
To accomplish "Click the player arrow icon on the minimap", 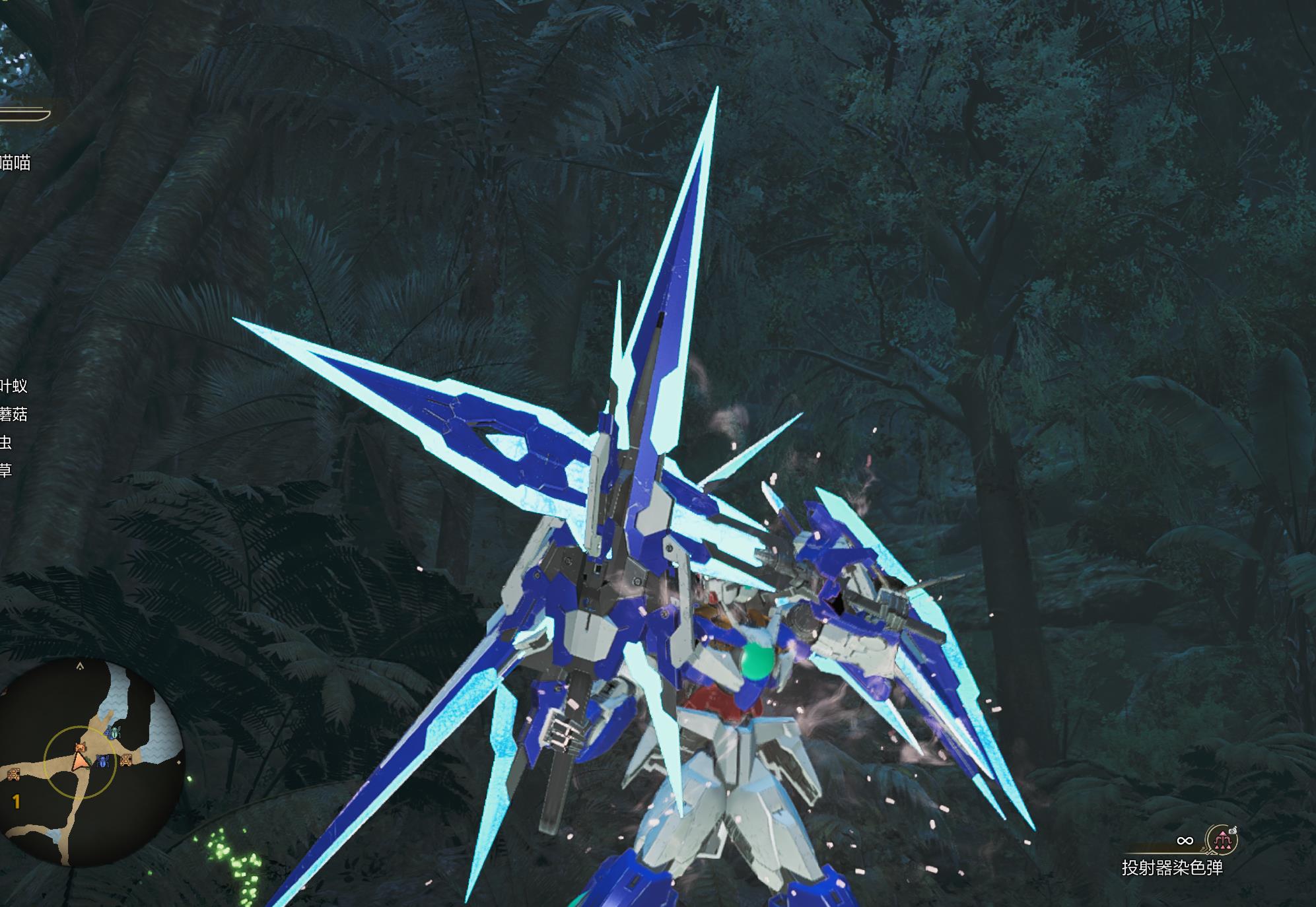I will [81, 761].
